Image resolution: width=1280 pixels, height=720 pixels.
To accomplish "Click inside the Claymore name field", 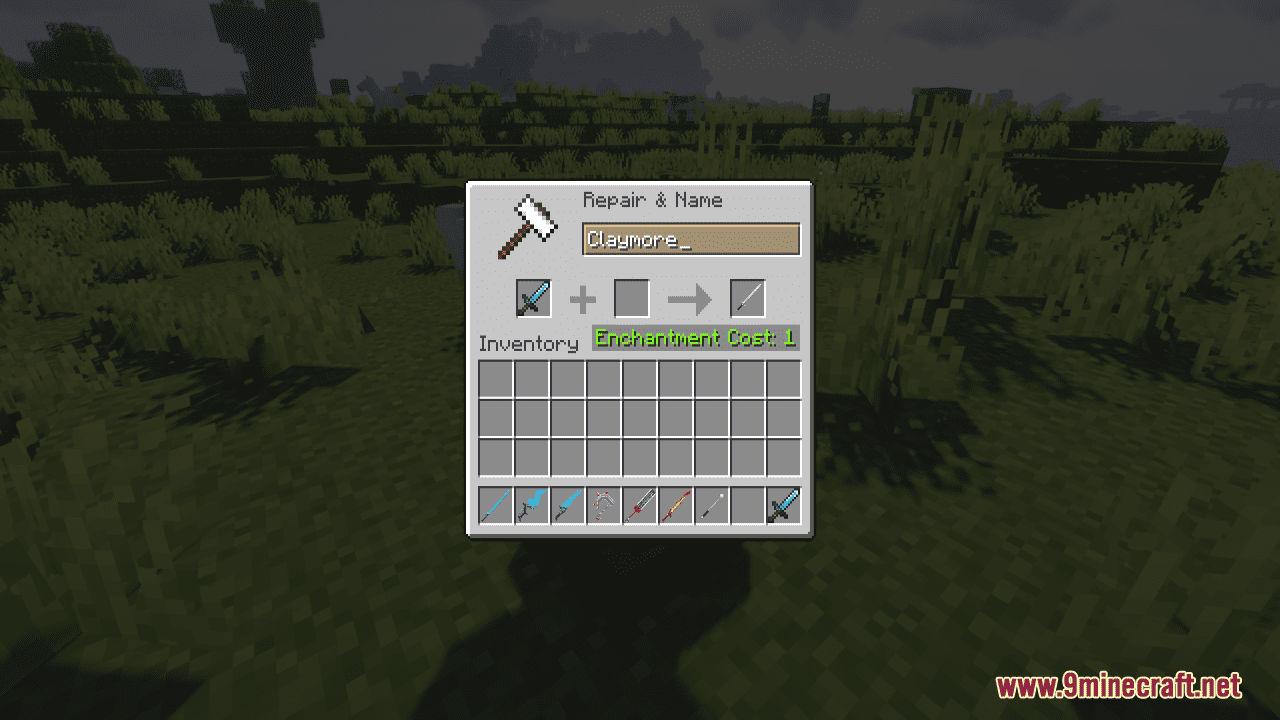I will [x=690, y=239].
